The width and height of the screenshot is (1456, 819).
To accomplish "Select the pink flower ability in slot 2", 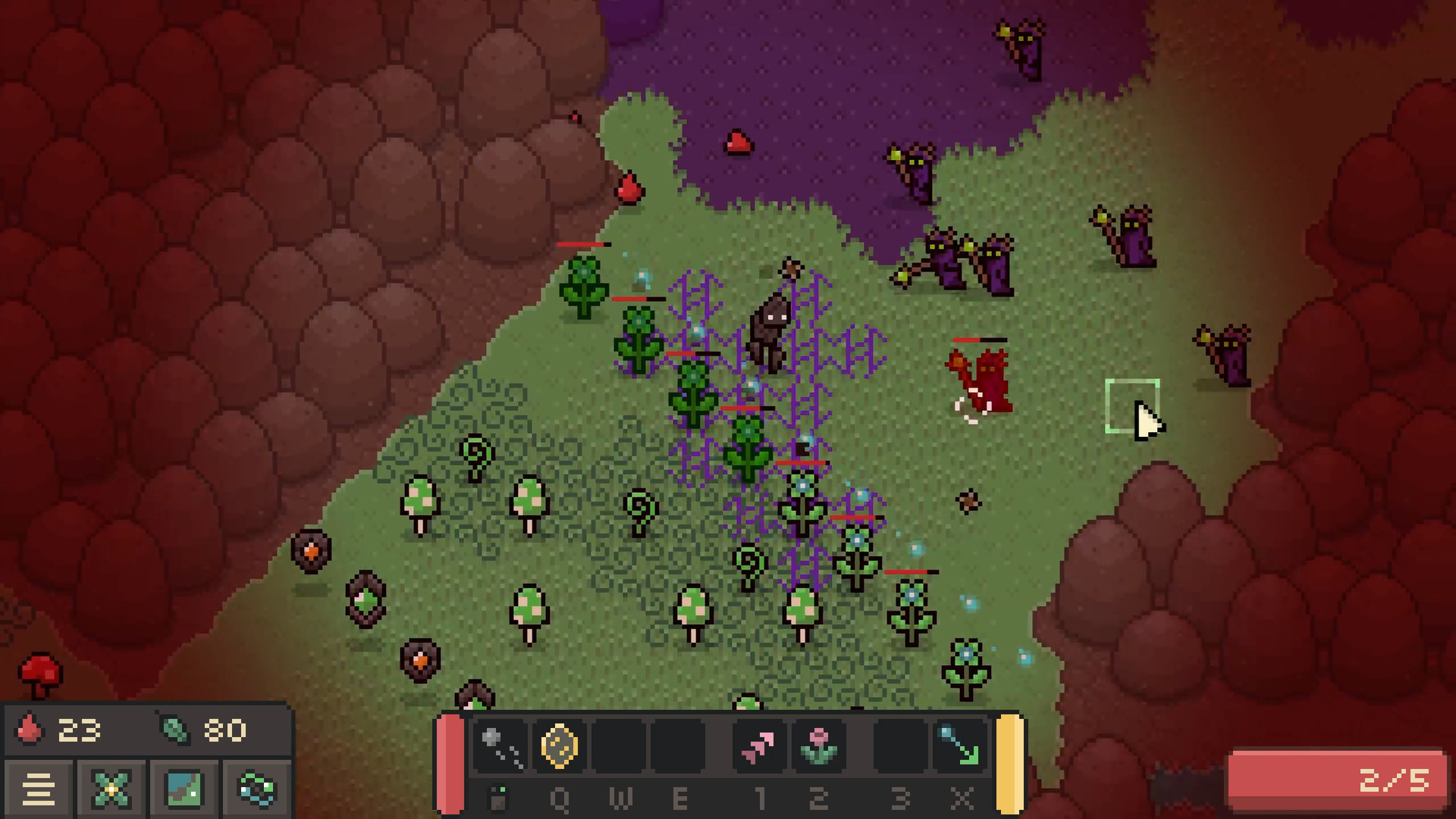I will 817,747.
